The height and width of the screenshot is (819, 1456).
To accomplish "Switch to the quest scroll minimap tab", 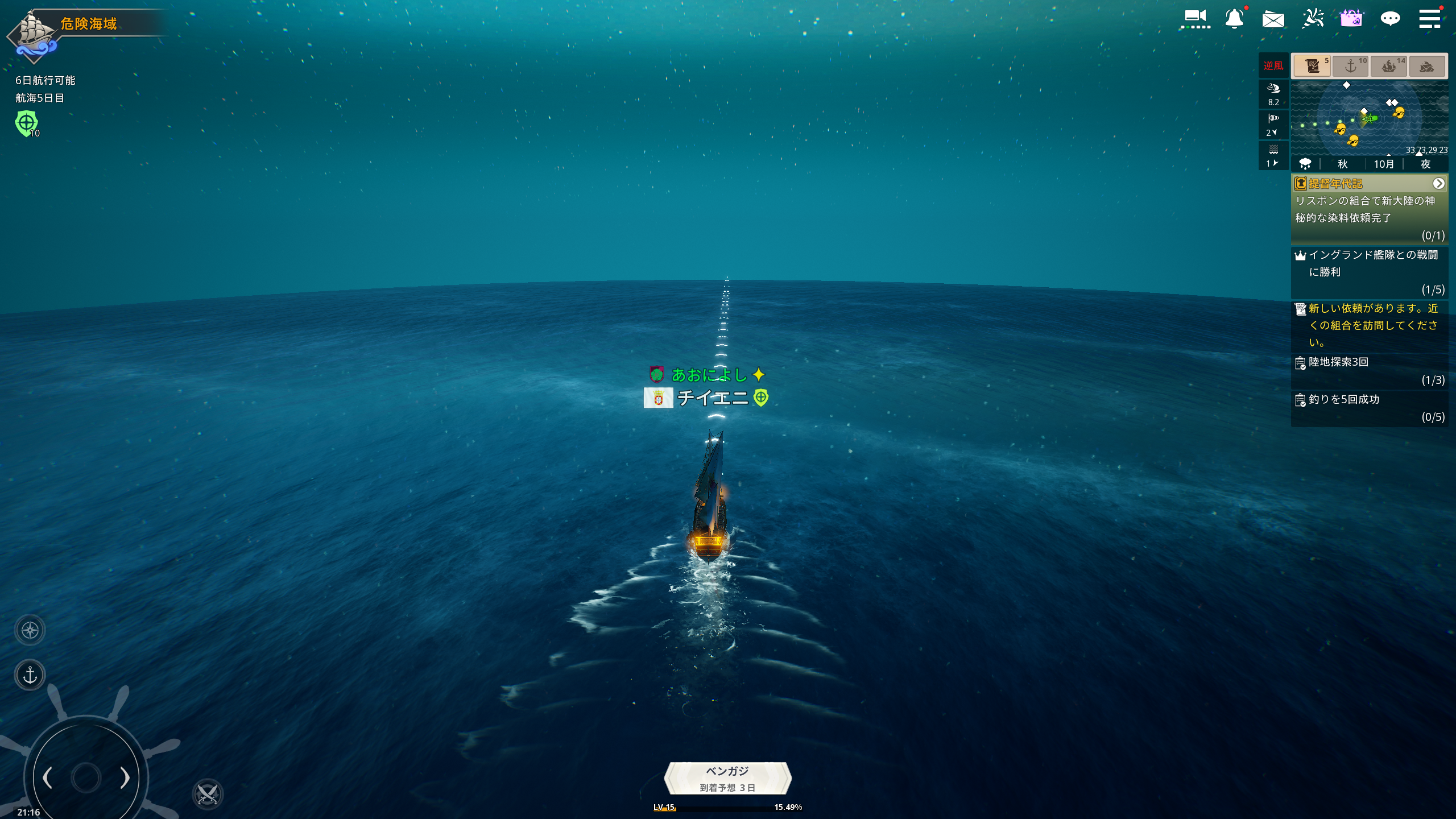I will (x=1312, y=66).
